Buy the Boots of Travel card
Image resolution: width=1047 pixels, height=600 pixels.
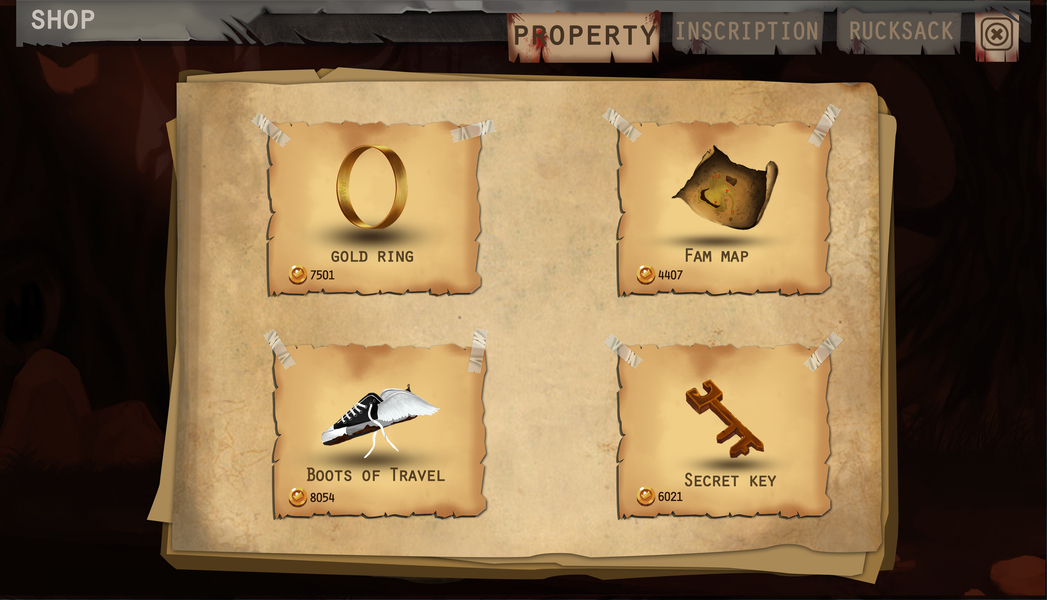tap(378, 430)
